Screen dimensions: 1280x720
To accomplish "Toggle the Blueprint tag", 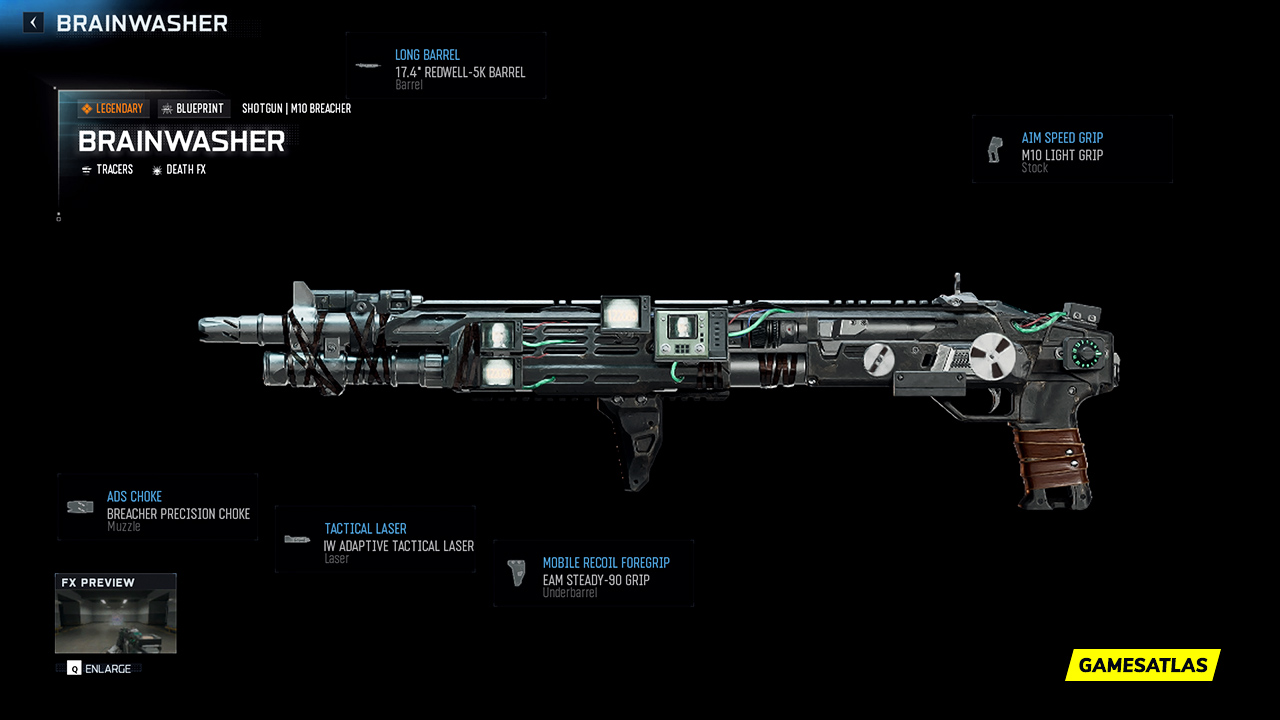I will coord(193,108).
